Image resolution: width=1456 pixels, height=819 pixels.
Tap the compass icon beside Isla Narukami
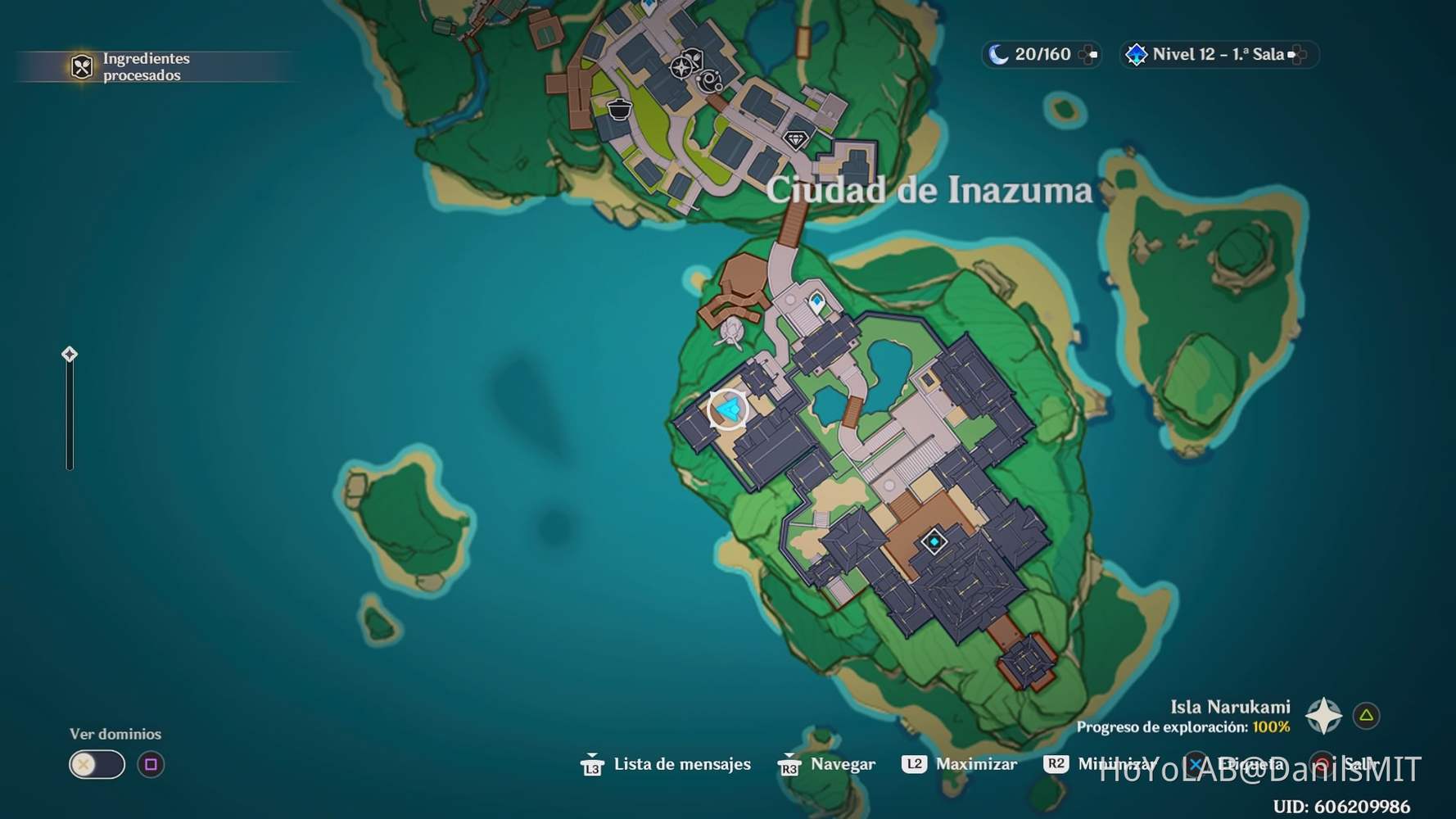point(1324,714)
